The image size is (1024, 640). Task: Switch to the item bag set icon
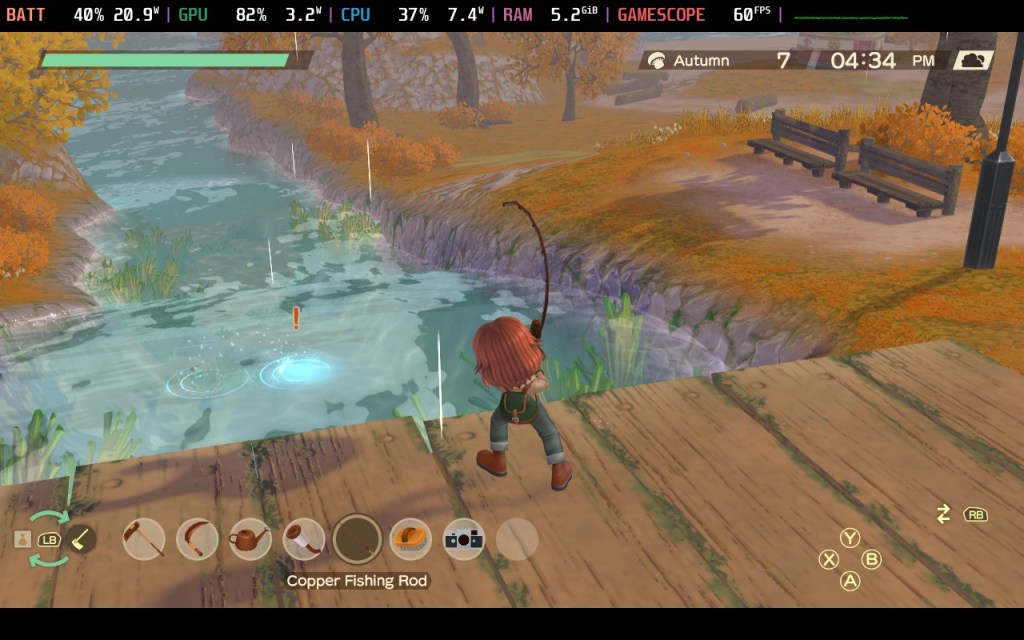[x=22, y=539]
